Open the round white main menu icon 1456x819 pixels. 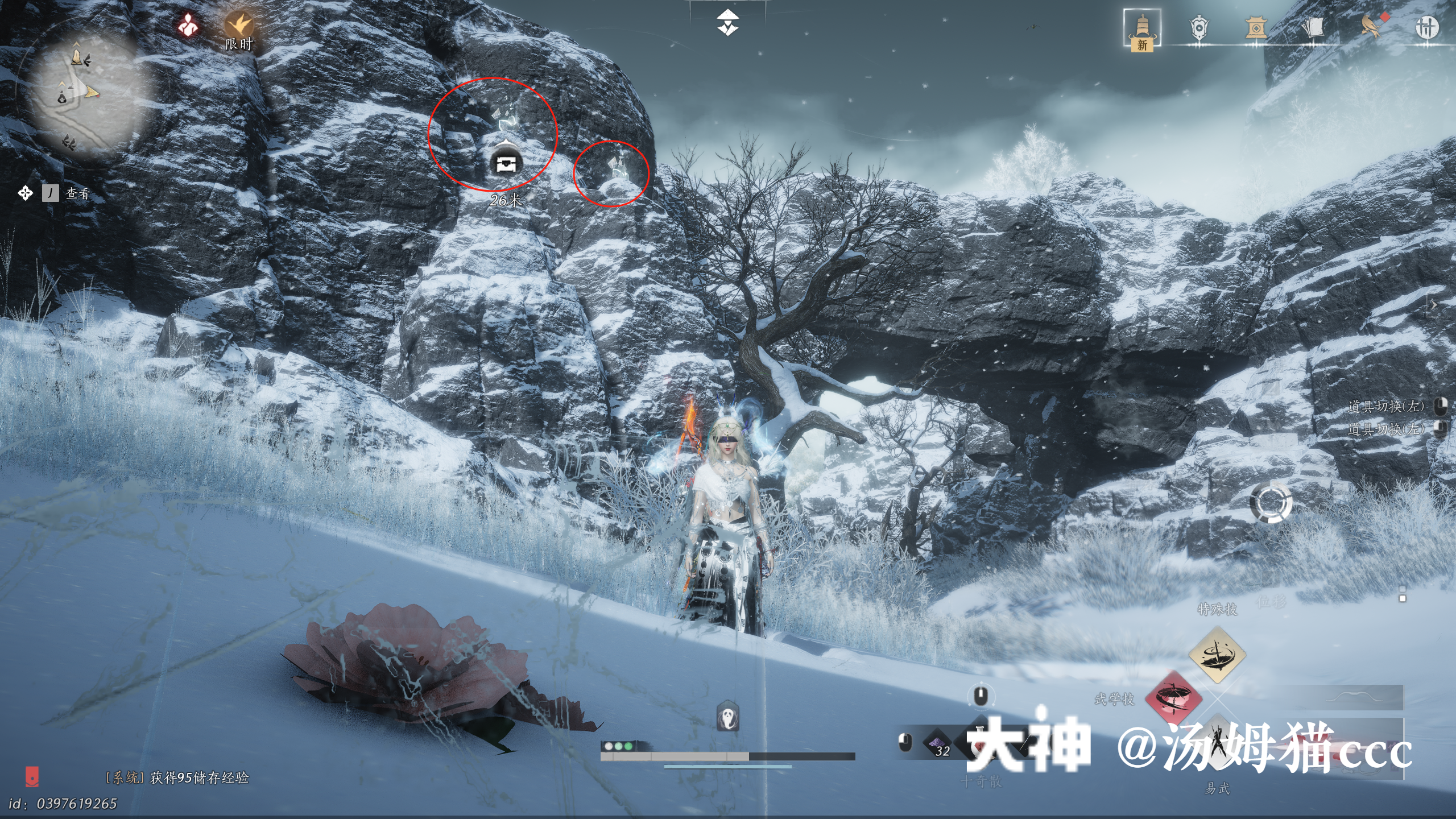click(x=1426, y=27)
